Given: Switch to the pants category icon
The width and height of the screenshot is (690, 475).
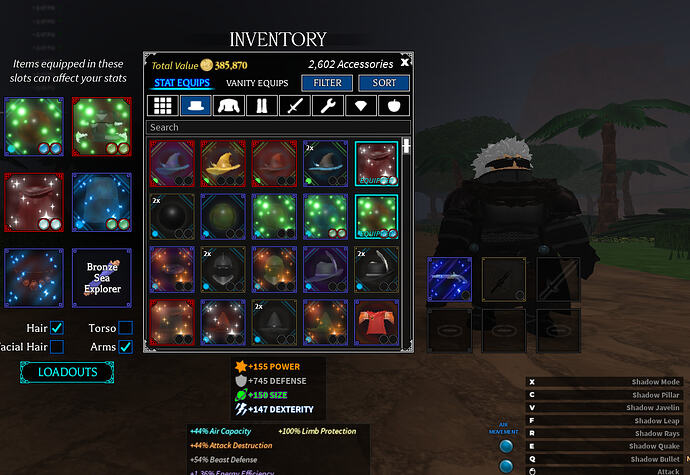Looking at the screenshot, I should pyautogui.click(x=263, y=106).
